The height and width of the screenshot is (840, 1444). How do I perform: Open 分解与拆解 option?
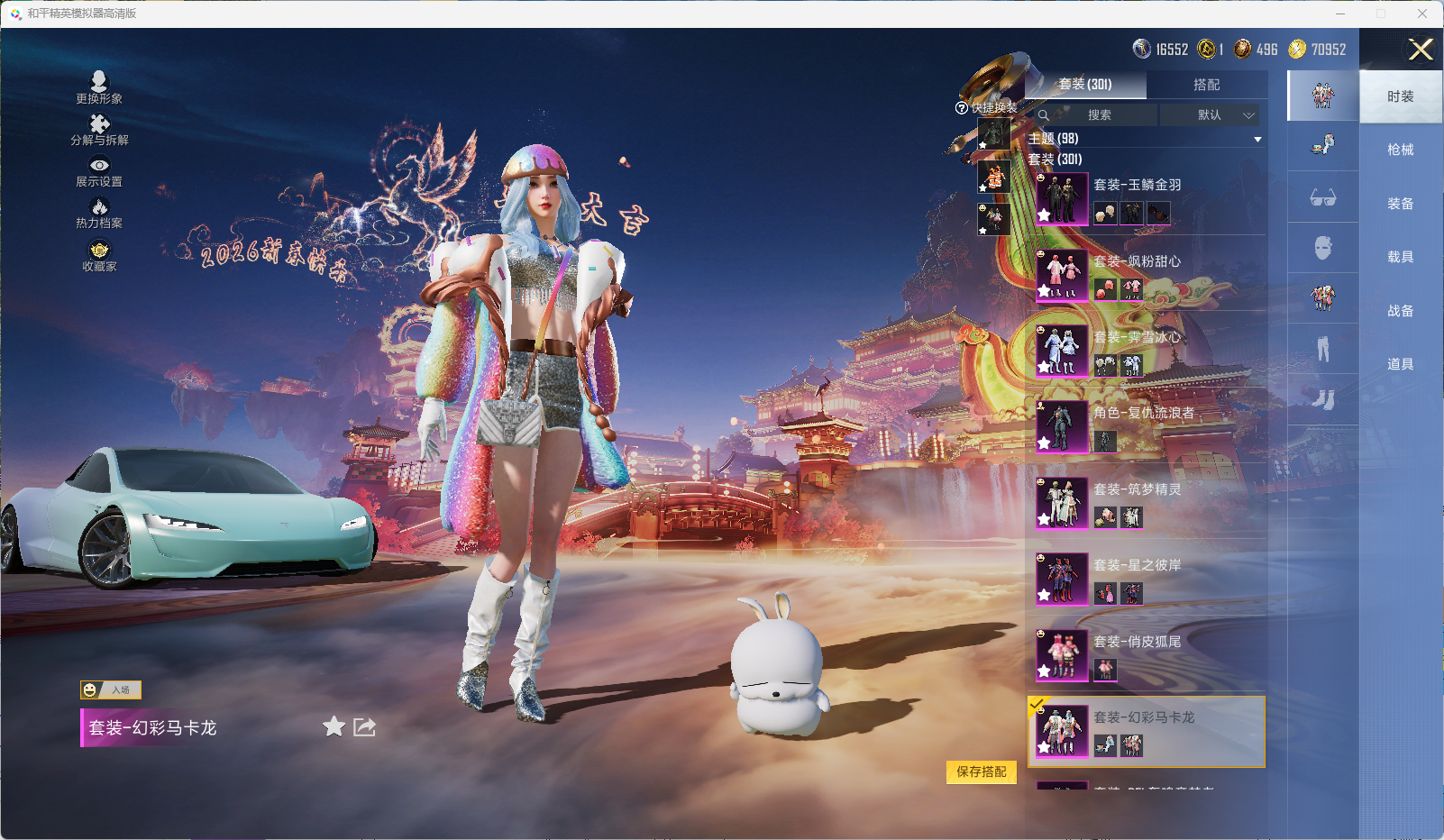pyautogui.click(x=99, y=129)
